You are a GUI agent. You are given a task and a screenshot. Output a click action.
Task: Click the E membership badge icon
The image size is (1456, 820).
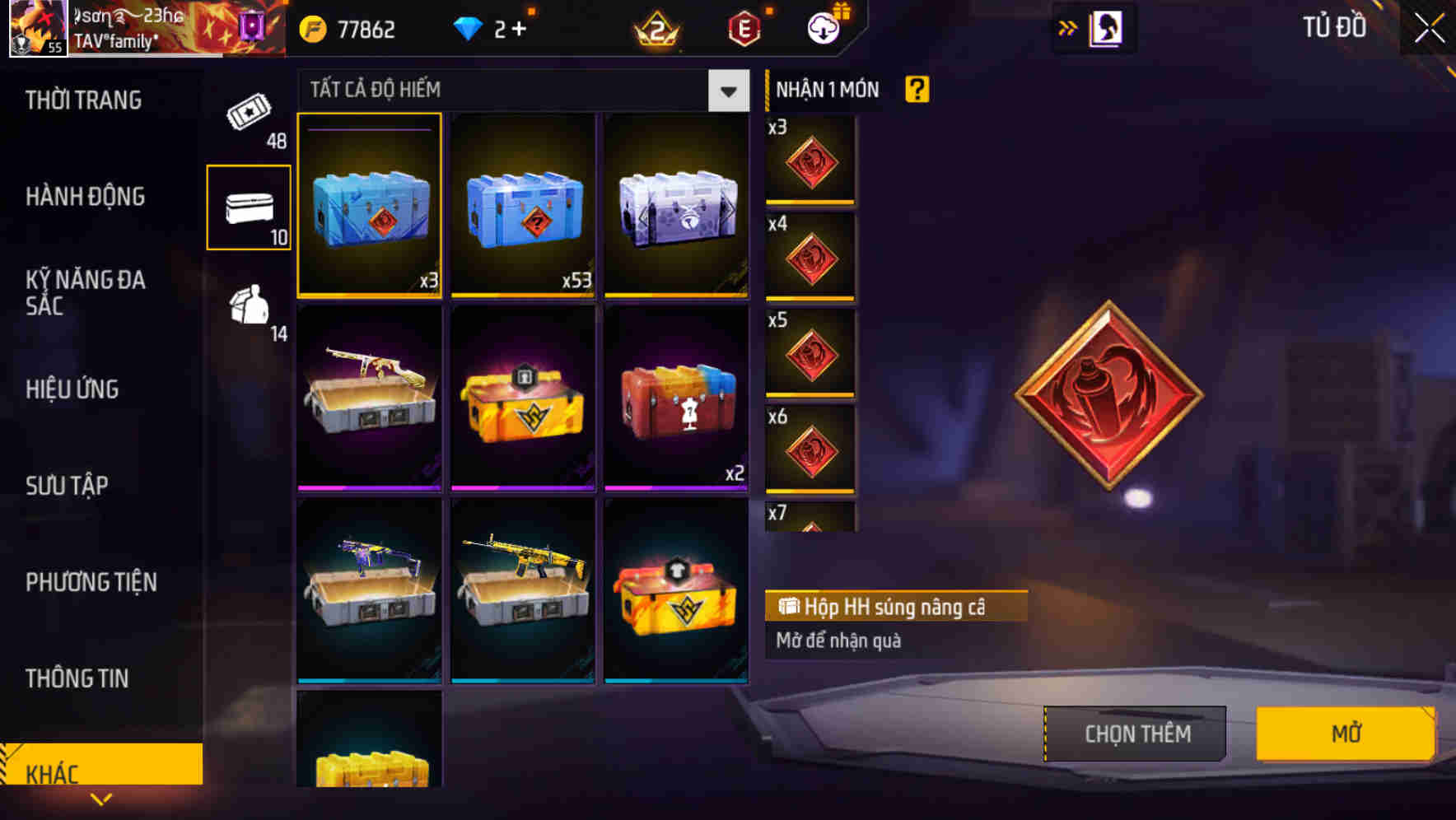pyautogui.click(x=744, y=28)
